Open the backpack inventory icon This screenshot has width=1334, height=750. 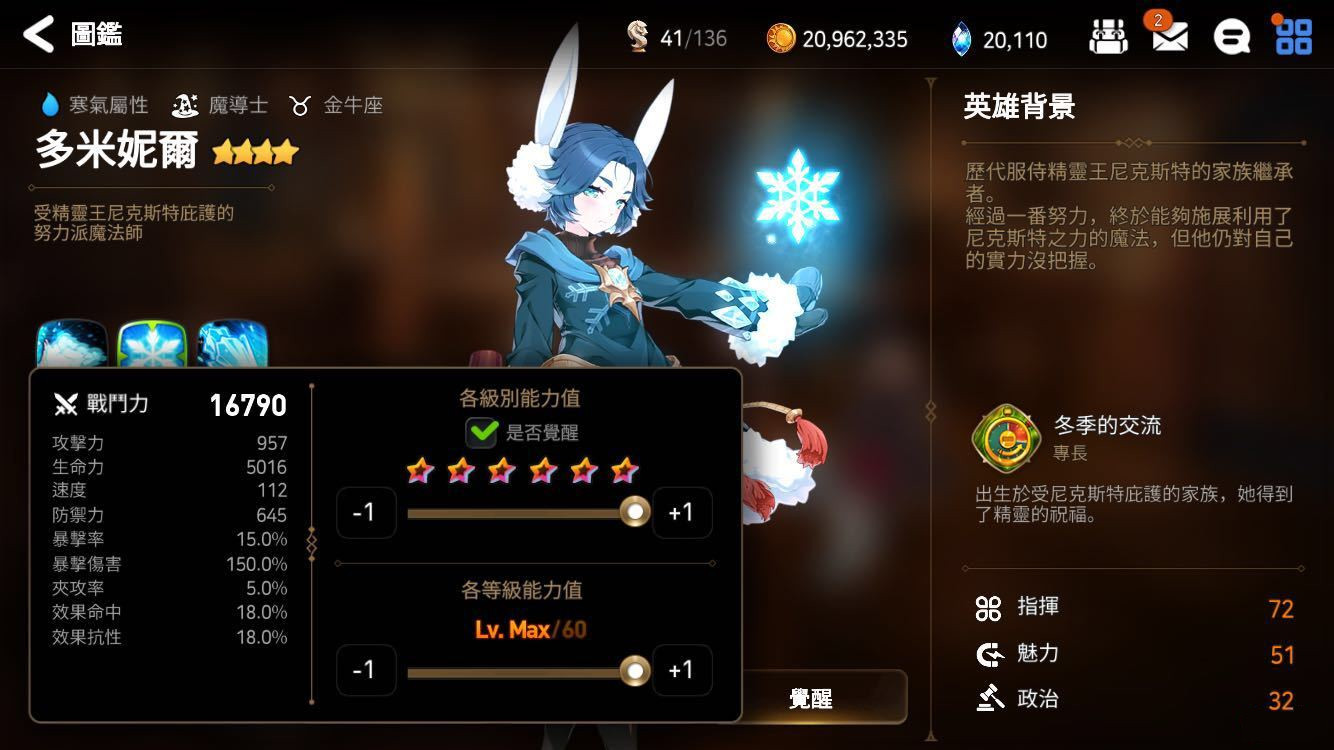click(x=1108, y=33)
